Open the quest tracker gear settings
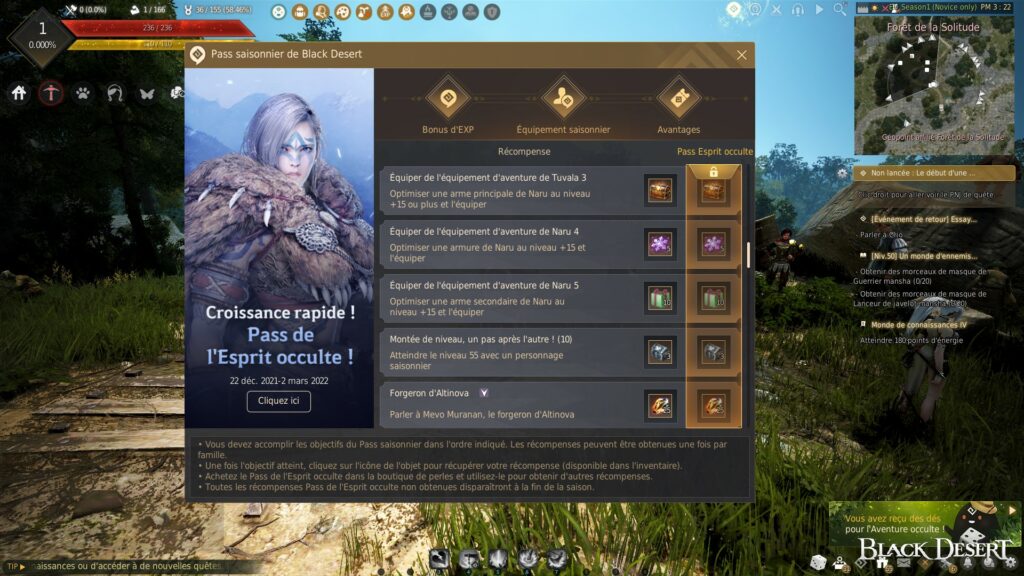1024x576 pixels. 842,173
